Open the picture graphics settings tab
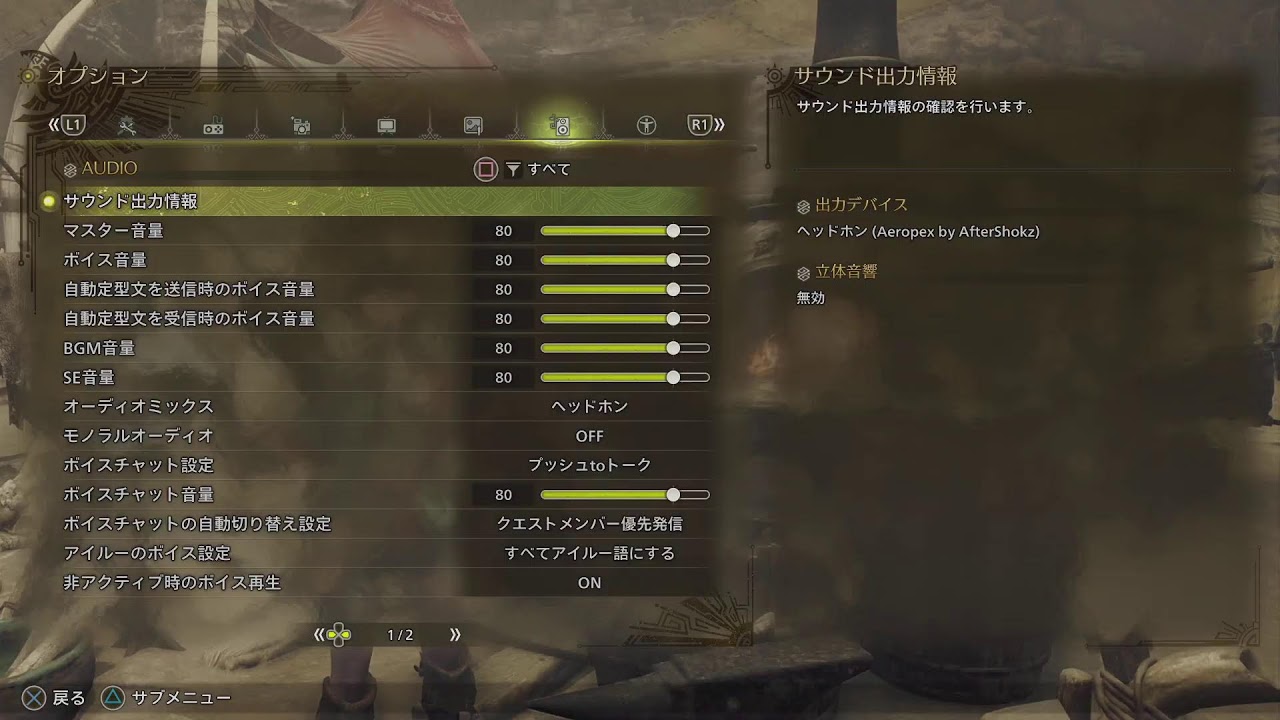 pyautogui.click(x=473, y=126)
